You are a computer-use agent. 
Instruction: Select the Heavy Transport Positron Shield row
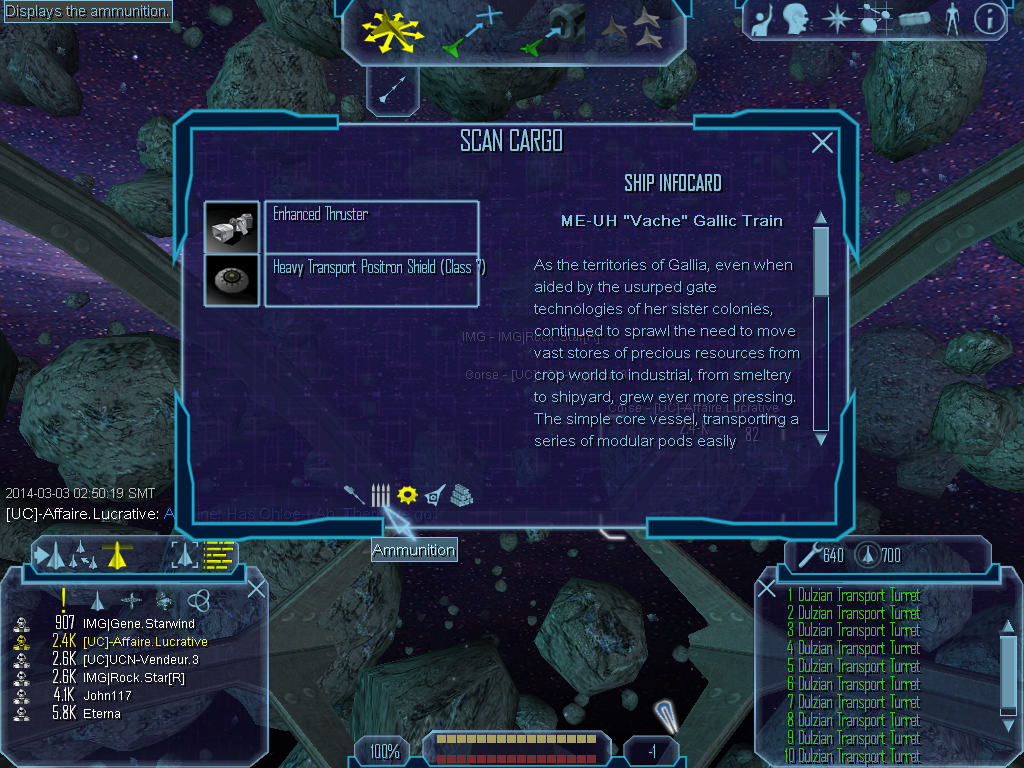(371, 280)
